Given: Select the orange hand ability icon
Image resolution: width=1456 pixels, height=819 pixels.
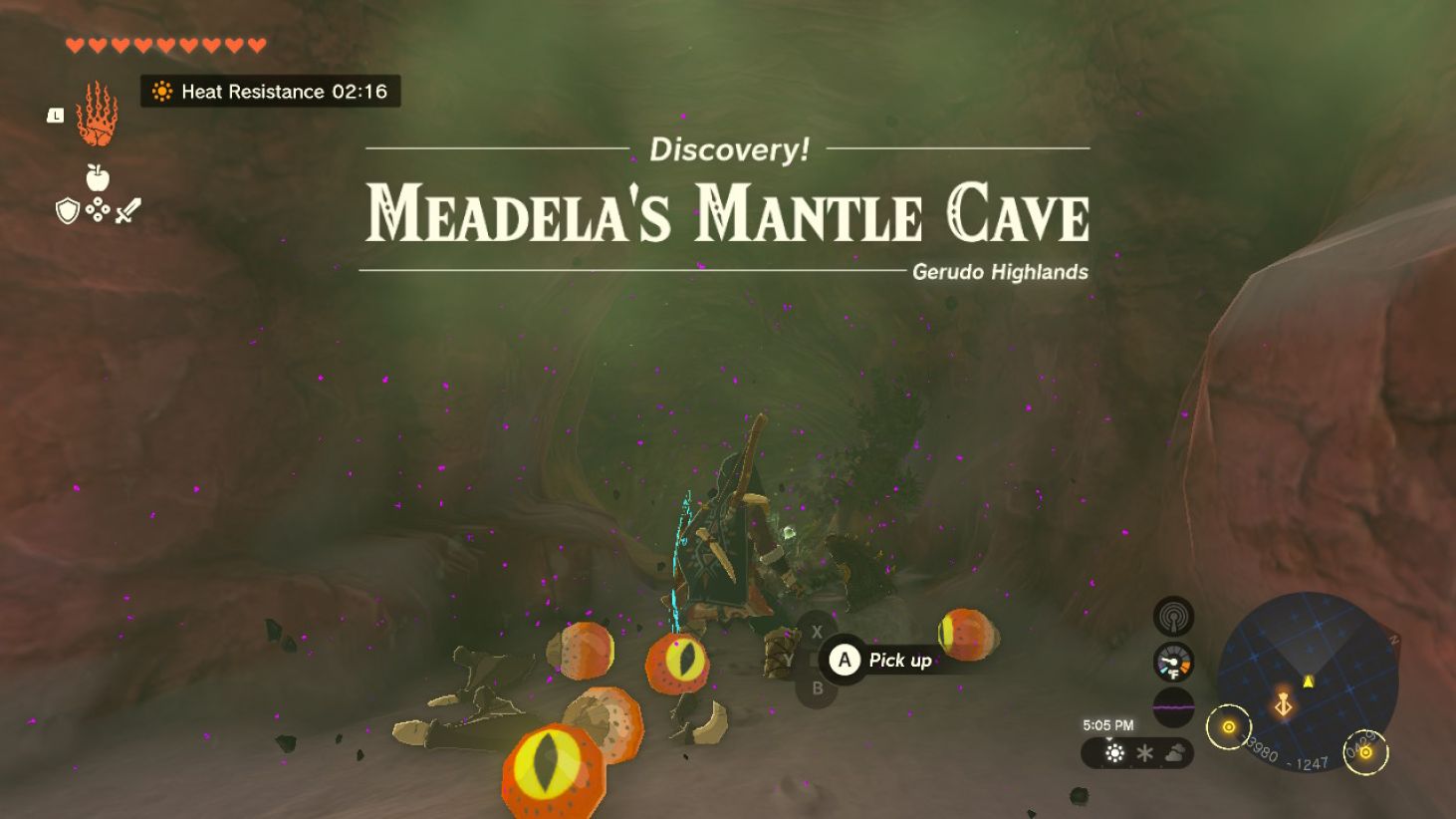Looking at the screenshot, I should coord(97,115).
